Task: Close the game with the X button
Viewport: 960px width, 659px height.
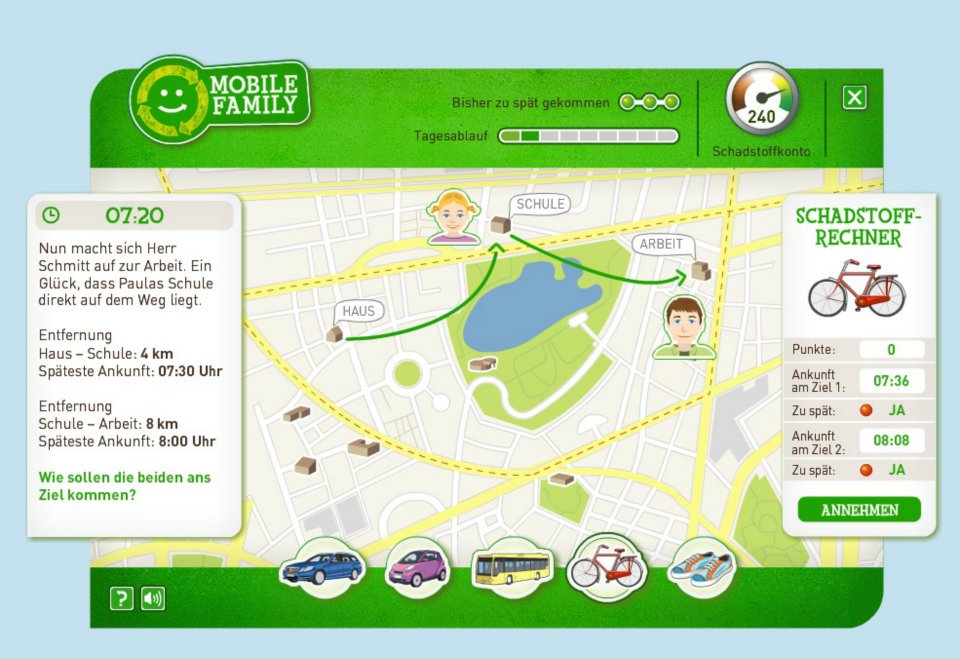Action: click(854, 97)
